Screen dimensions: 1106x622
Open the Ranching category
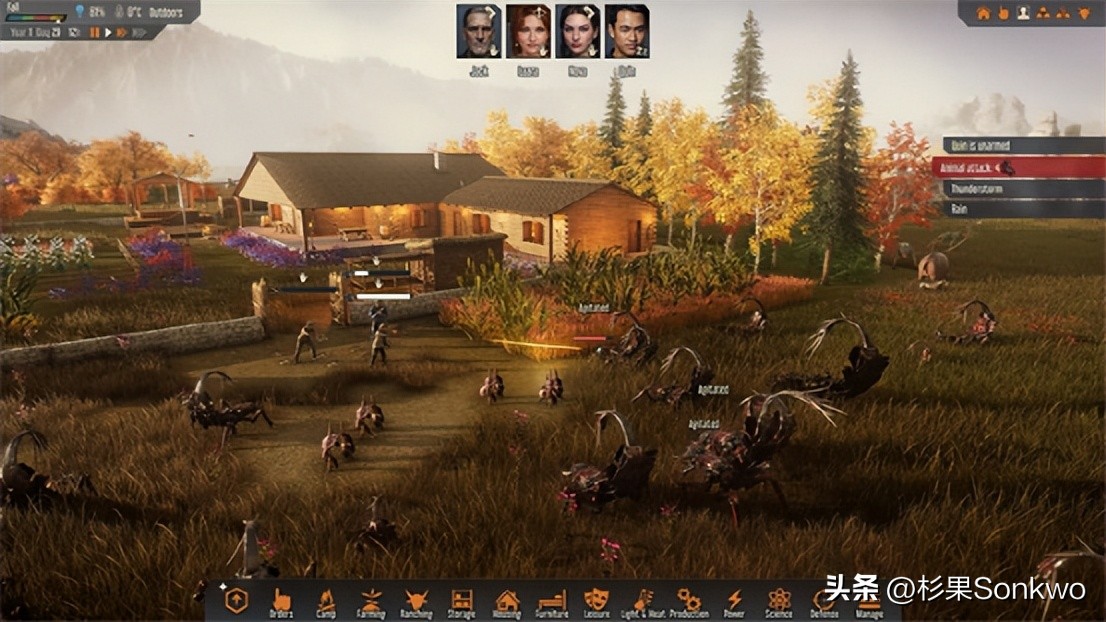[416, 601]
